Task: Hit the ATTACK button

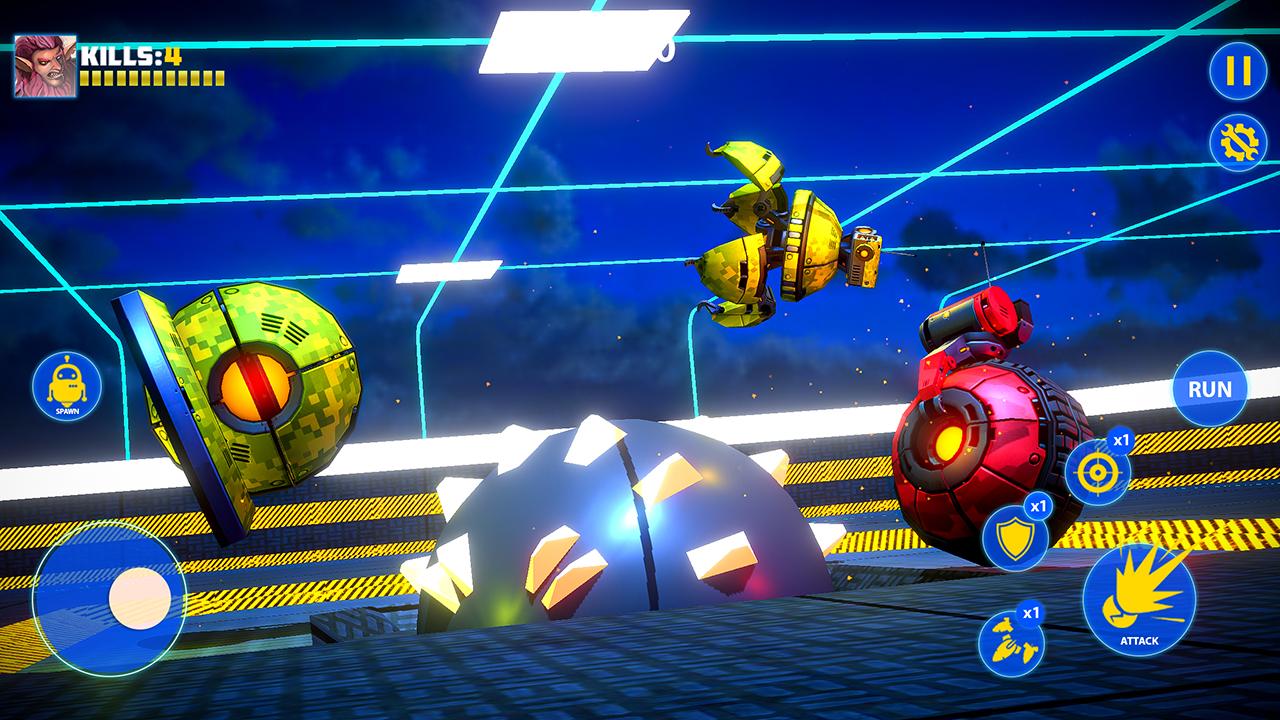Action: [1138, 600]
